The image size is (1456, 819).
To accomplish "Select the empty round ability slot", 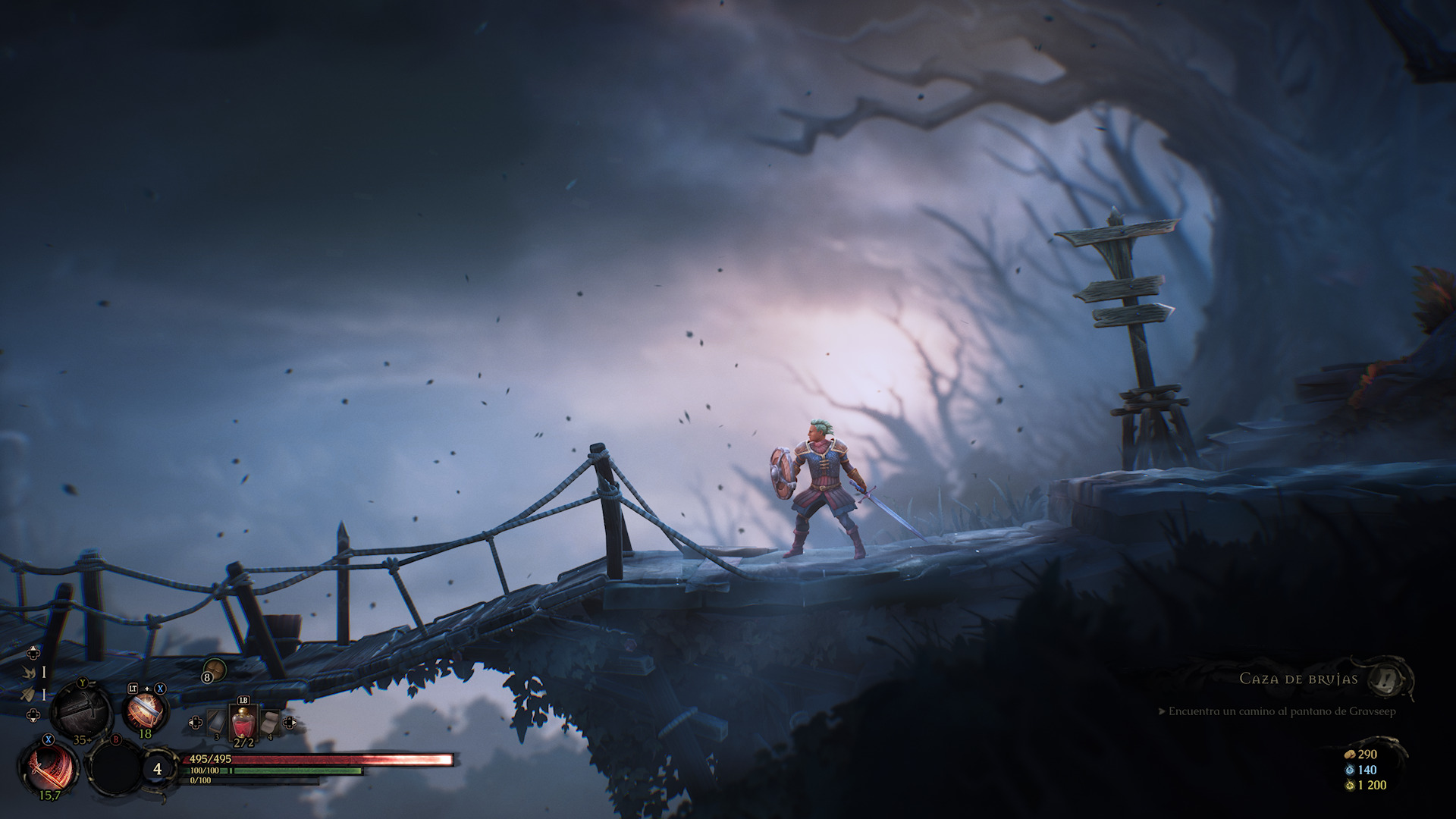I will pyautogui.click(x=114, y=767).
